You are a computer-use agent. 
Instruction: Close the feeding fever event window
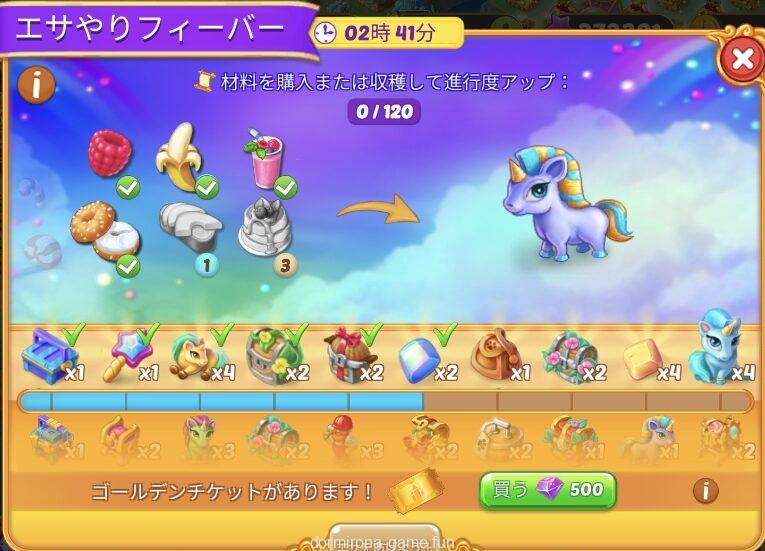click(x=741, y=60)
